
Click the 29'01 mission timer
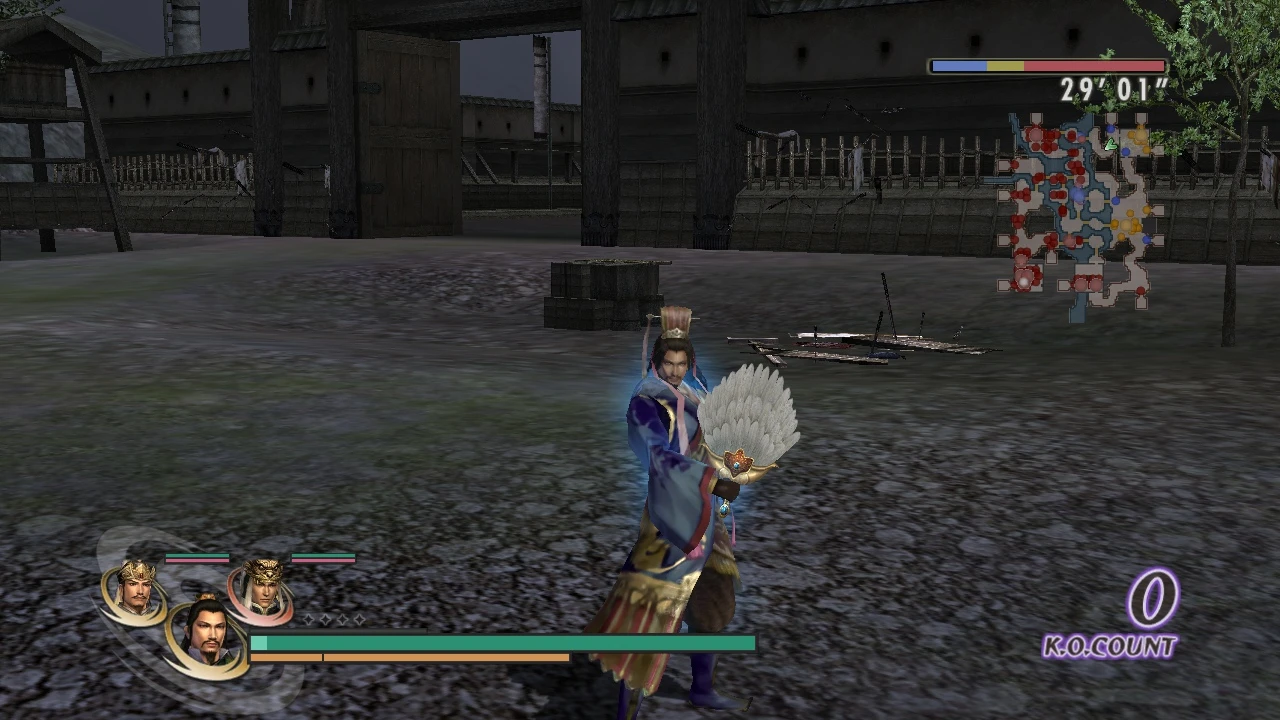(1113, 90)
